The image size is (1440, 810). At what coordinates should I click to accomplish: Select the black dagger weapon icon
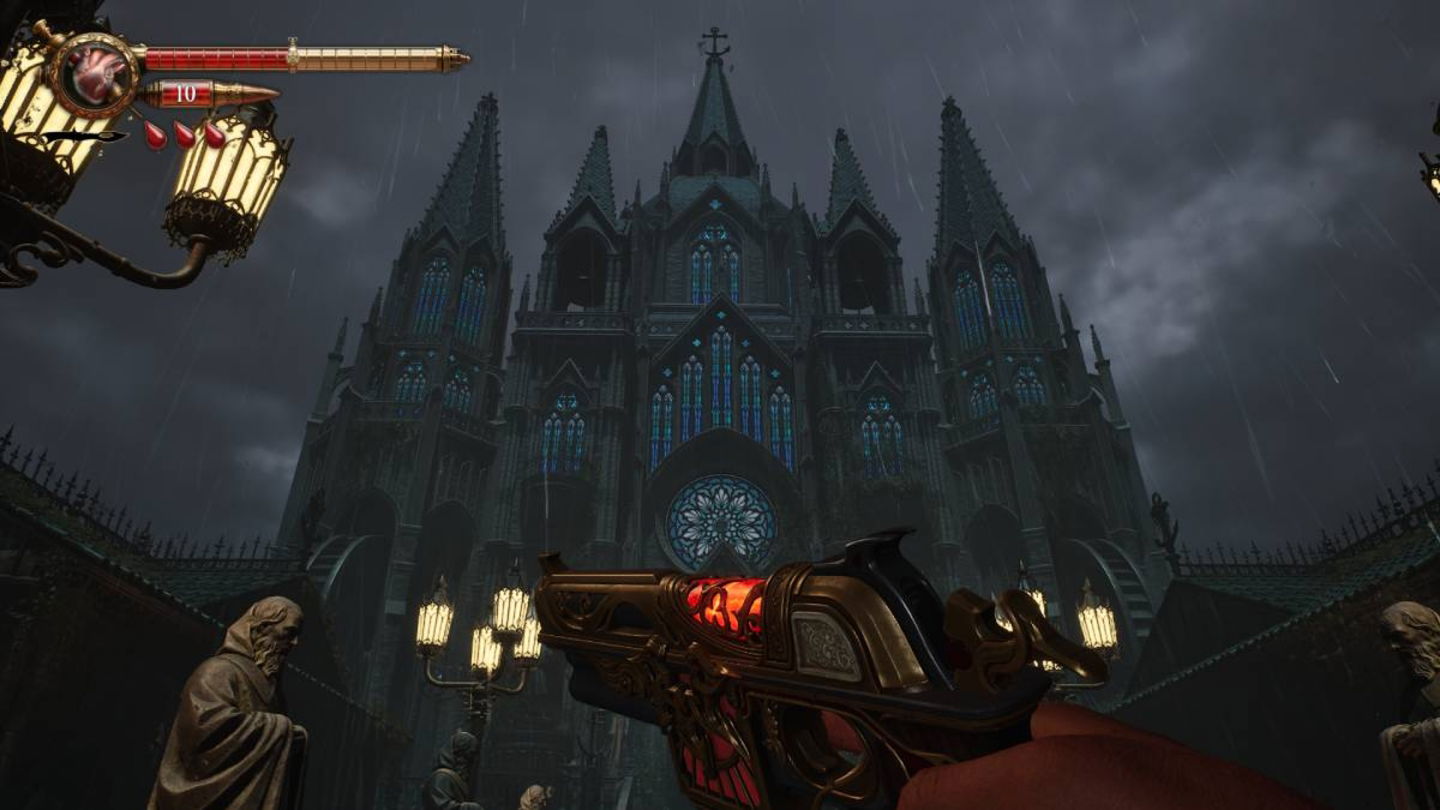(84, 136)
